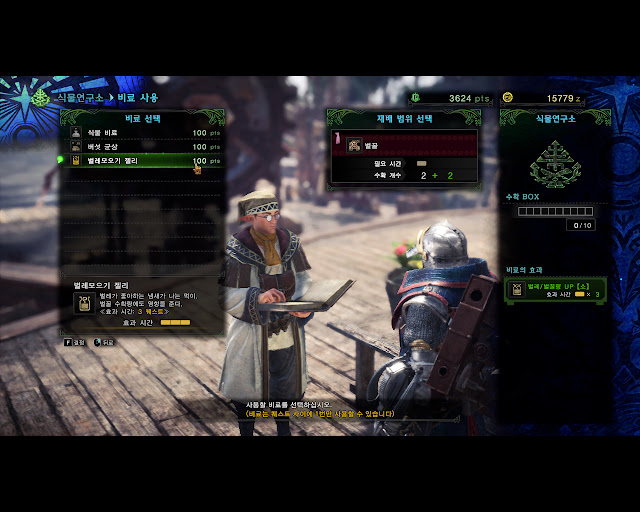Select the 벌꿀 cultivation slot

click(405, 145)
